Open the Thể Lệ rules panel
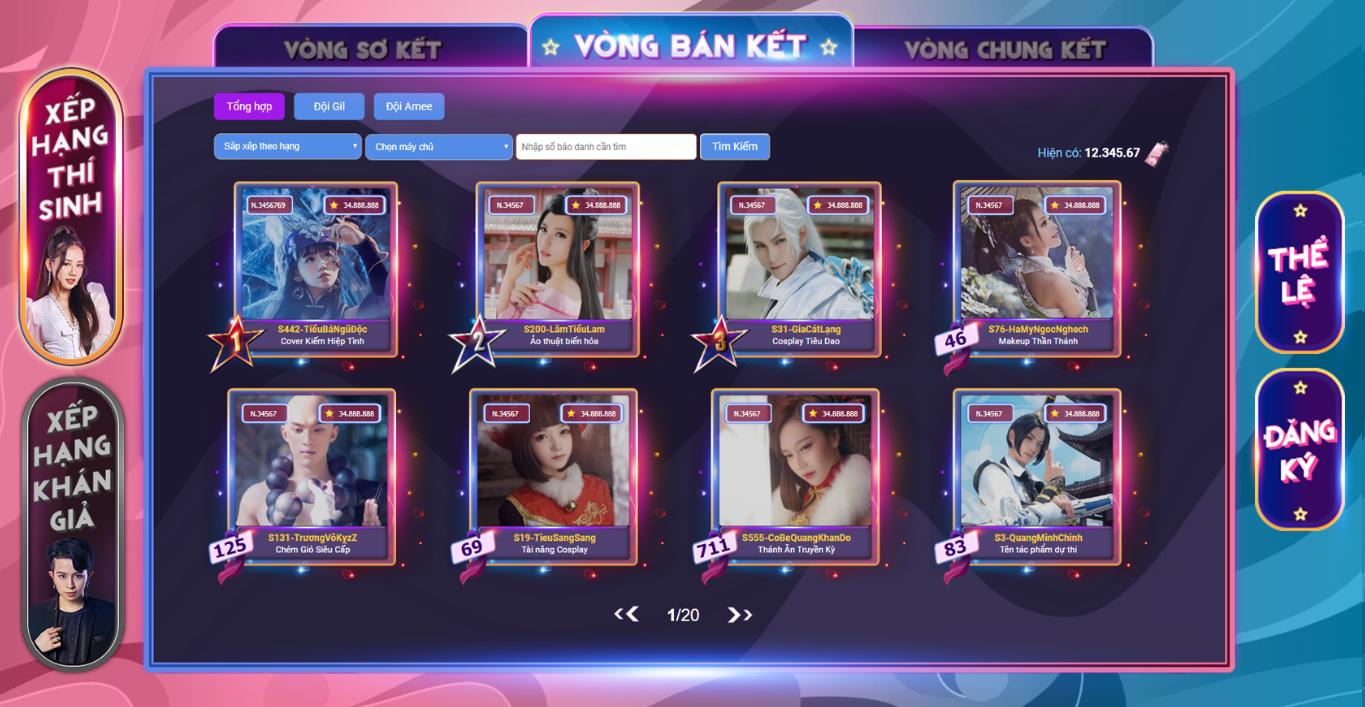This screenshot has width=1365, height=707. pos(1299,272)
